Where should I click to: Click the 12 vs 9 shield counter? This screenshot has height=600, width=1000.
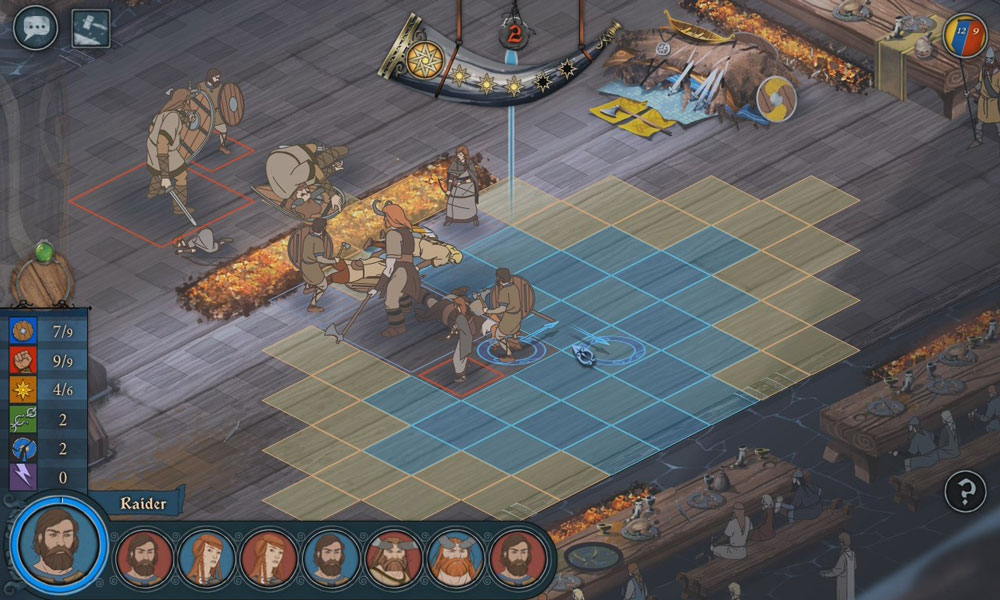(x=965, y=35)
